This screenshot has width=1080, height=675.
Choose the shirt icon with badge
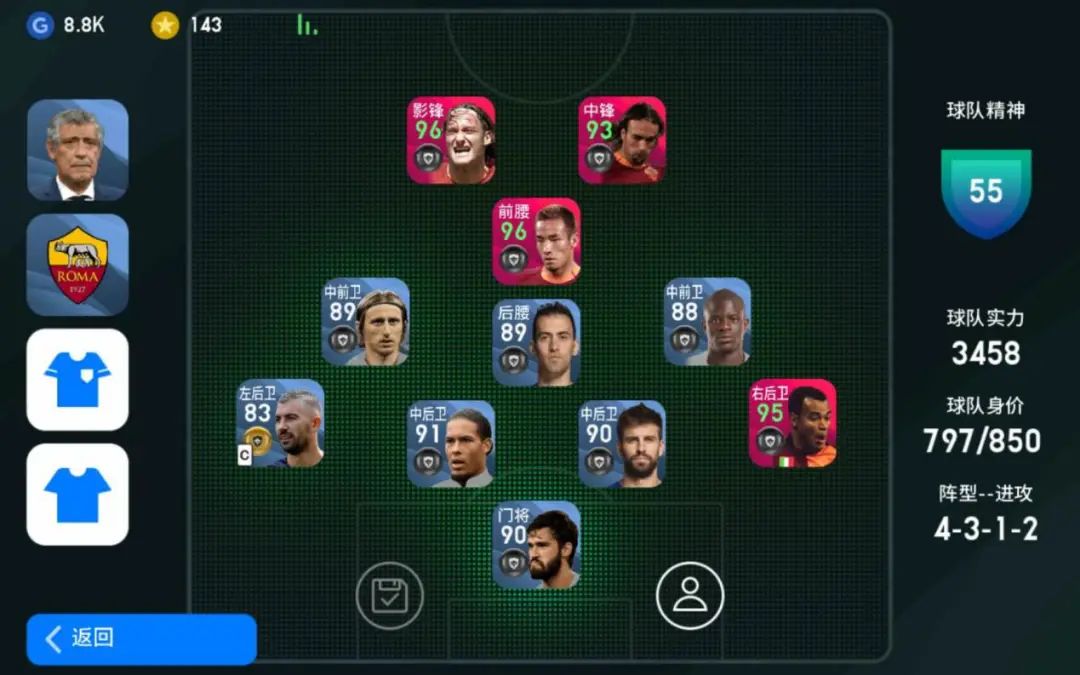tap(77, 379)
